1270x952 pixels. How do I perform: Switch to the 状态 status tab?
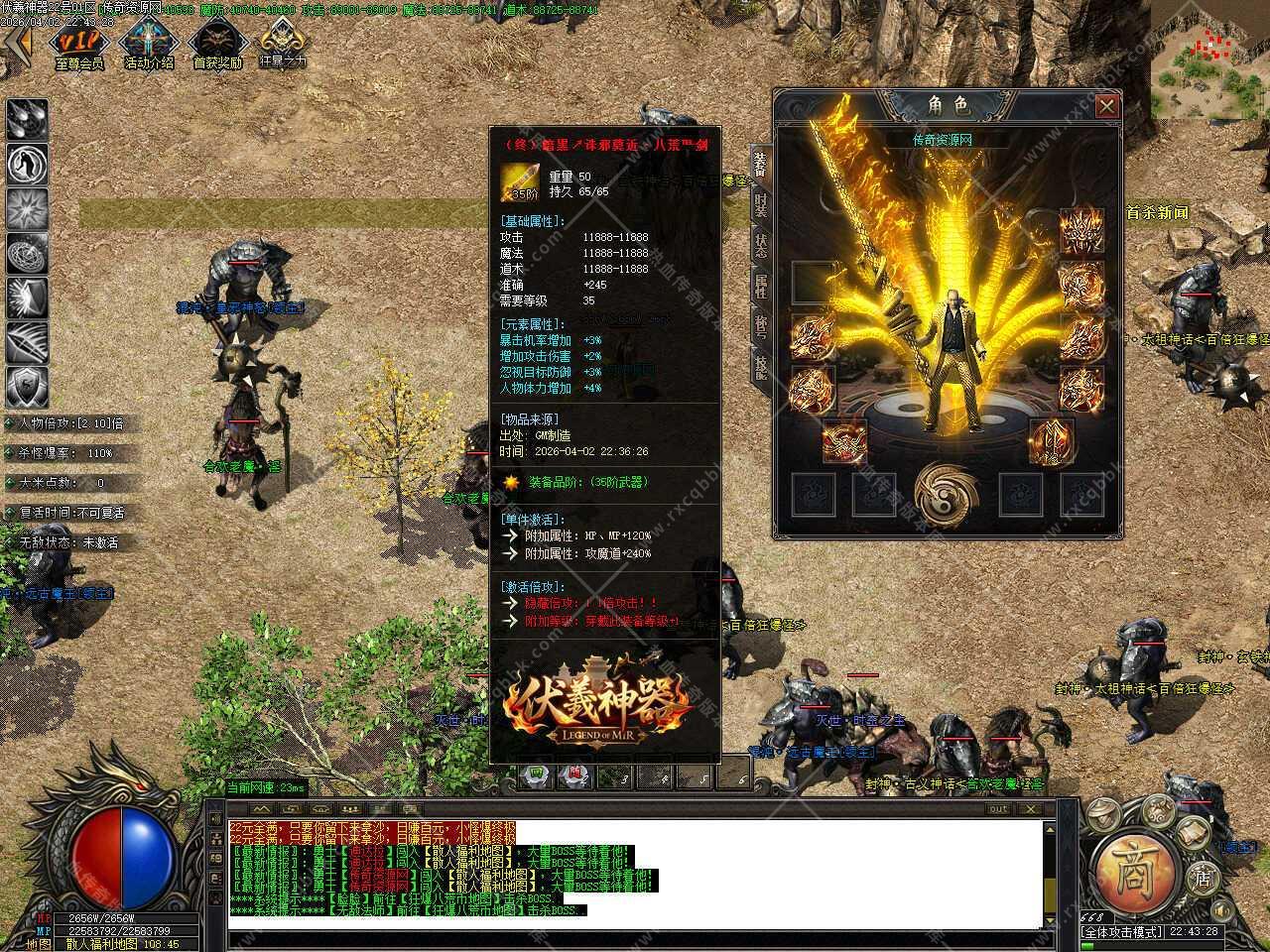(x=760, y=246)
